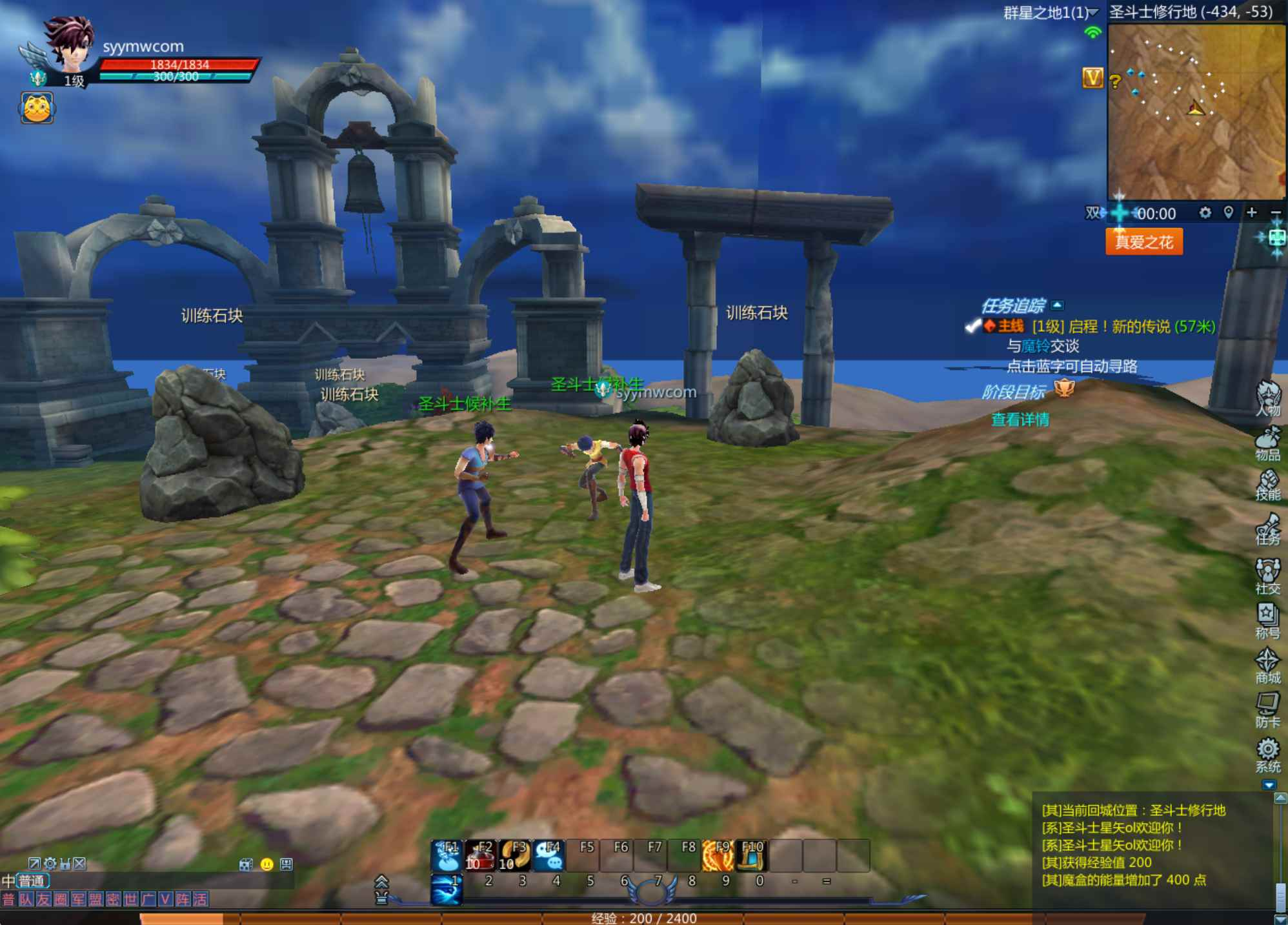
Task: Open the 商城 shop
Action: (1268, 666)
